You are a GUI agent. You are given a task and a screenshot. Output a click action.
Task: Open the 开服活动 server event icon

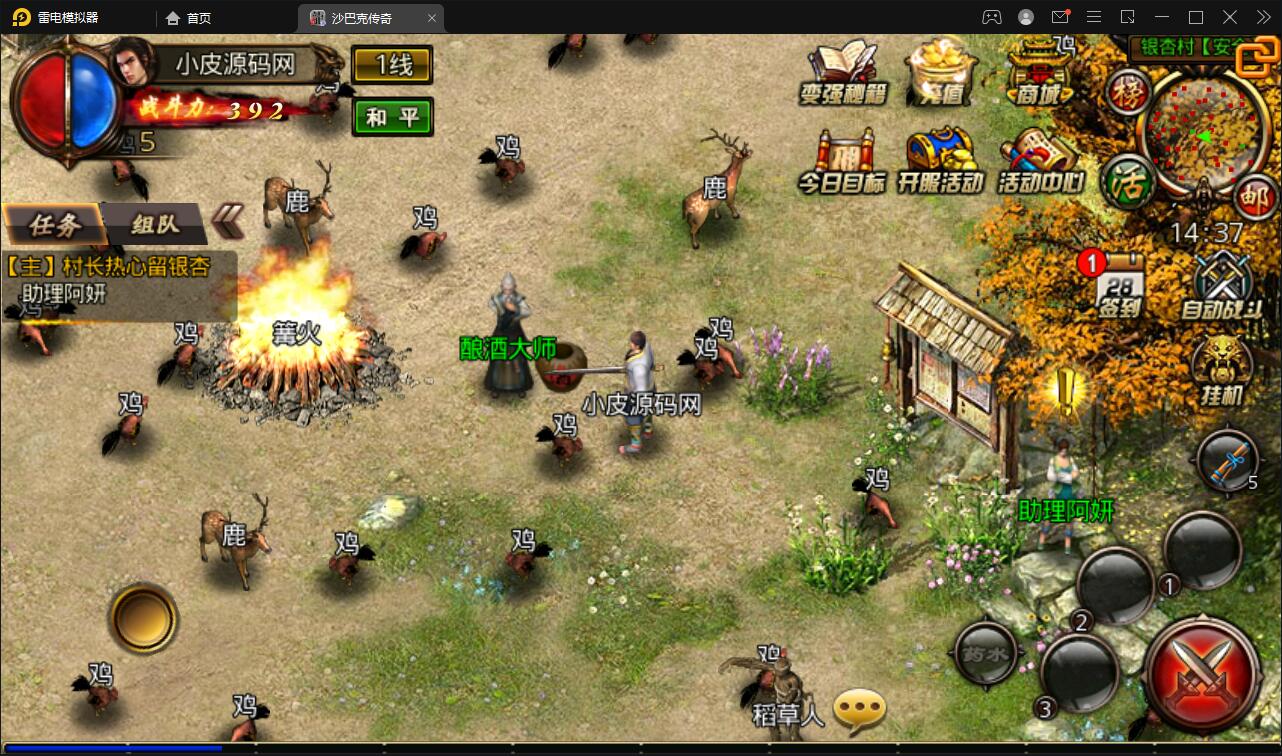tap(940, 162)
